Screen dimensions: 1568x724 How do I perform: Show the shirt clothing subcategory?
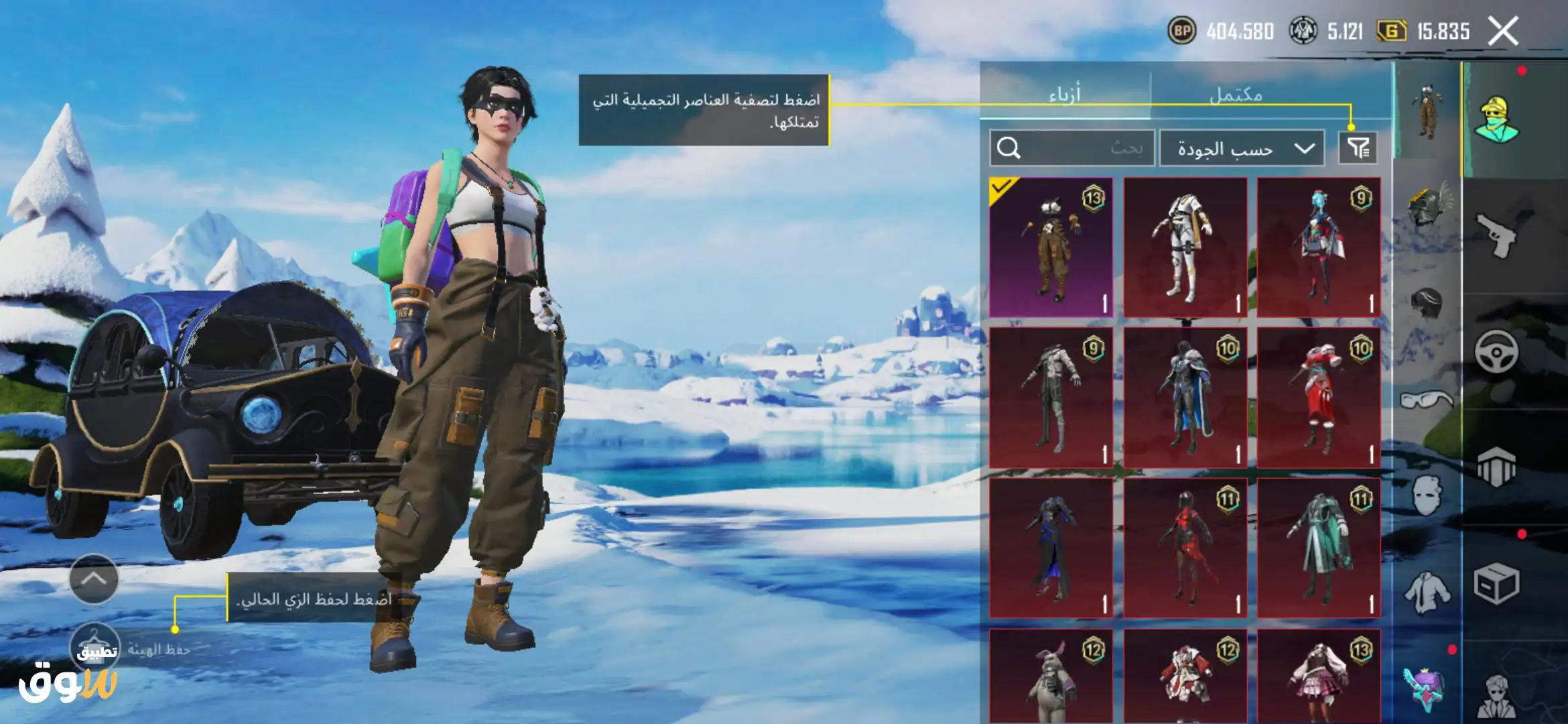point(1427,591)
